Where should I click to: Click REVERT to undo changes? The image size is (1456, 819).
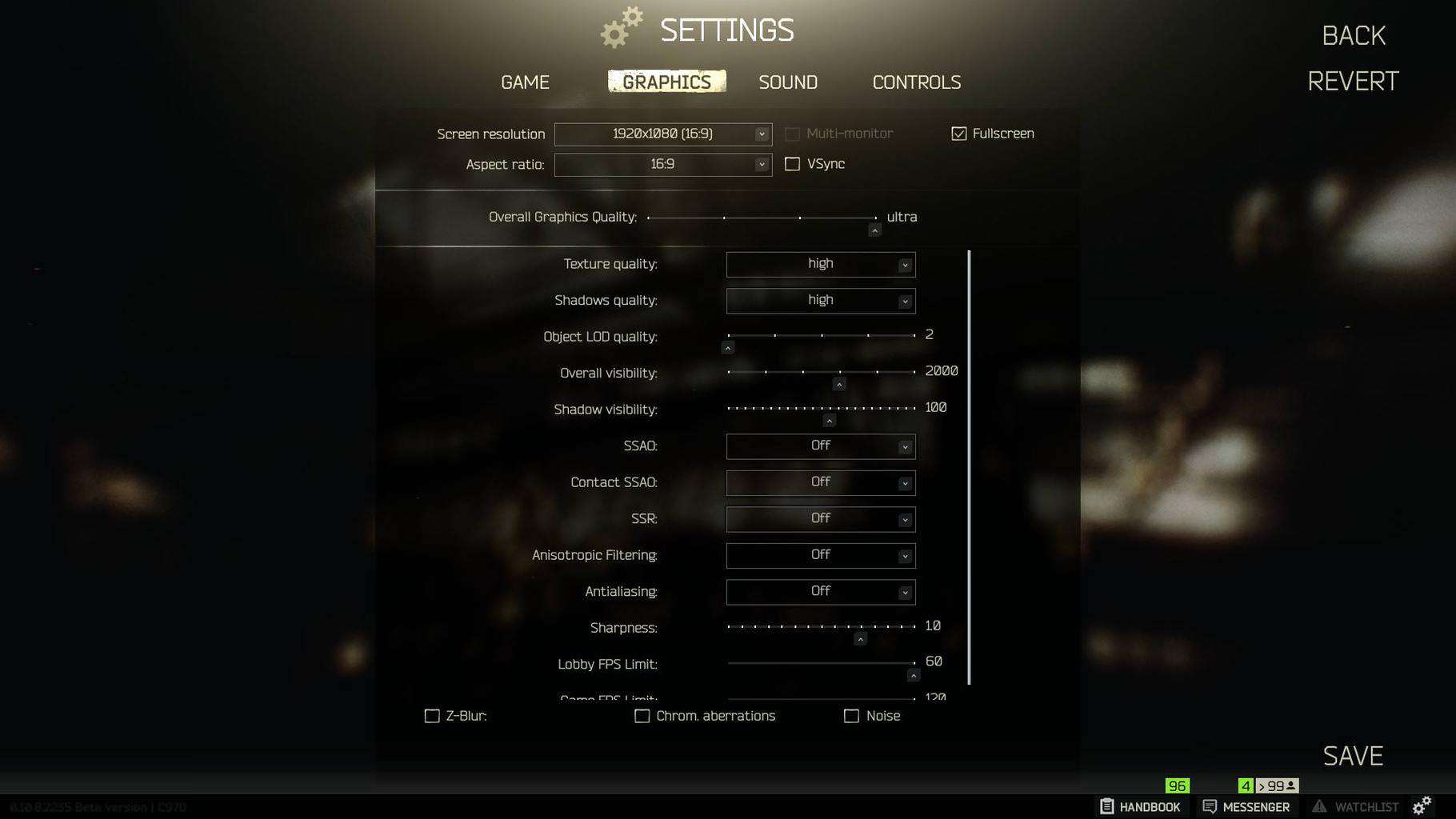[x=1352, y=80]
